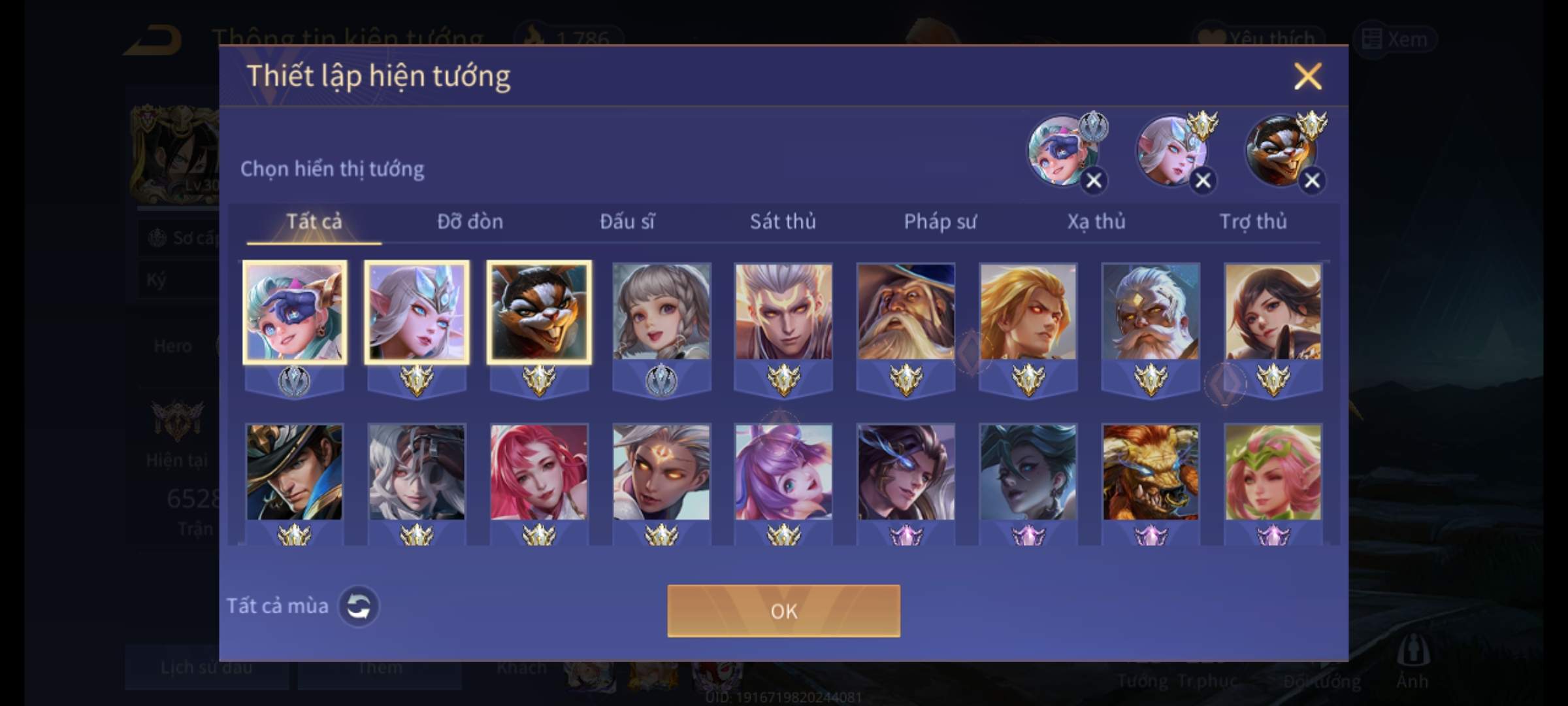This screenshot has width=1568, height=706.
Task: Confirm with the OK button
Action: (x=783, y=611)
